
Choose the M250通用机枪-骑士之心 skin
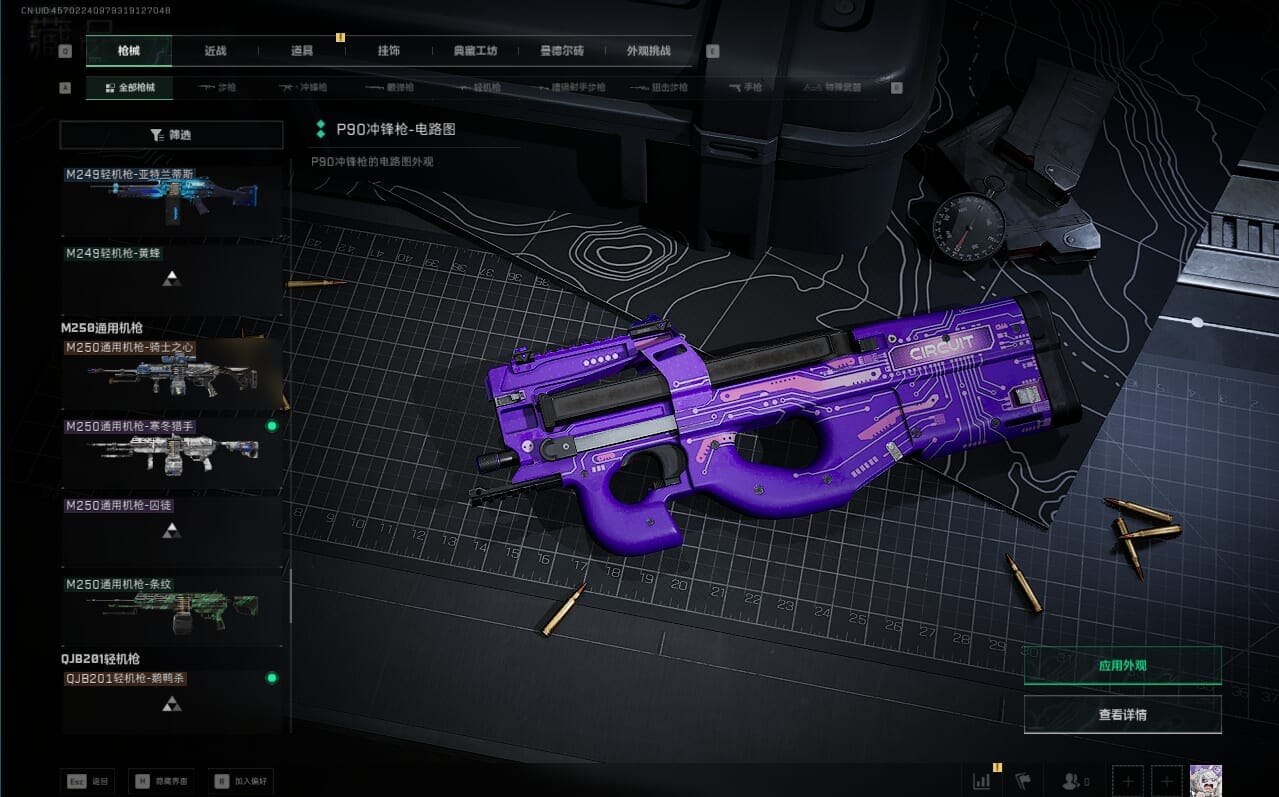(173, 374)
